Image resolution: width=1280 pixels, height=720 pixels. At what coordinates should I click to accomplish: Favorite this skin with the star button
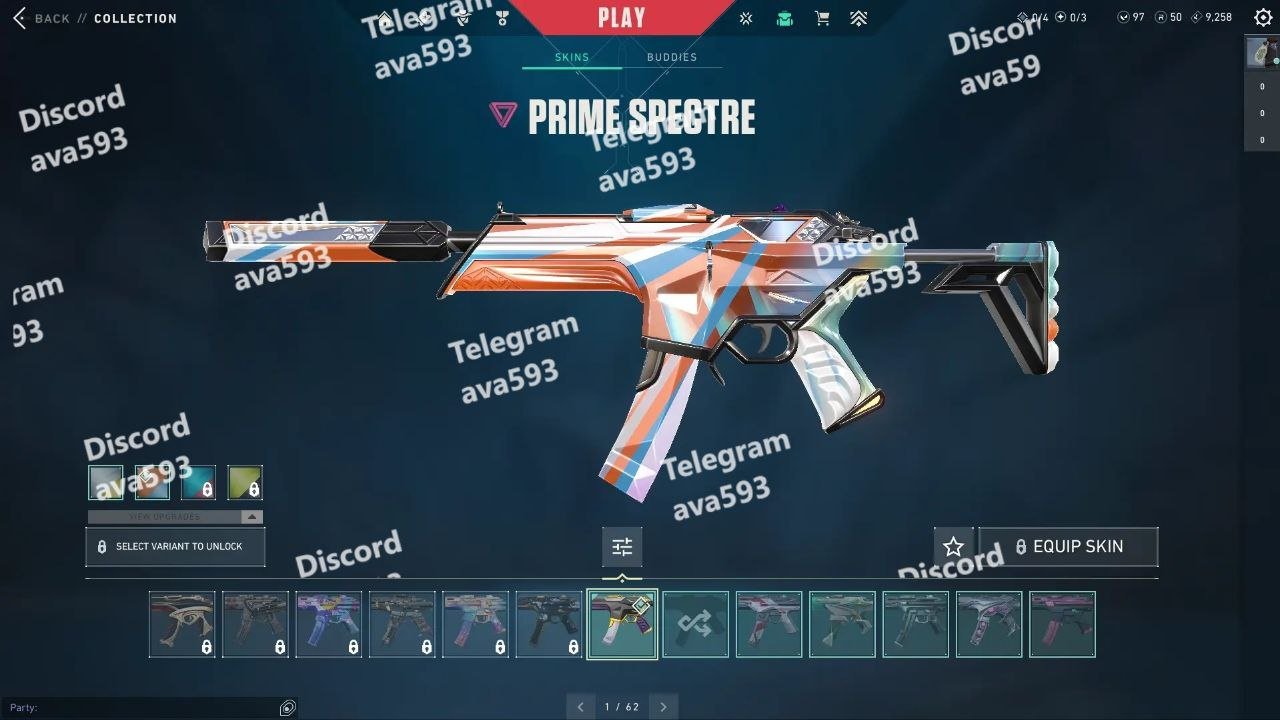click(x=953, y=547)
